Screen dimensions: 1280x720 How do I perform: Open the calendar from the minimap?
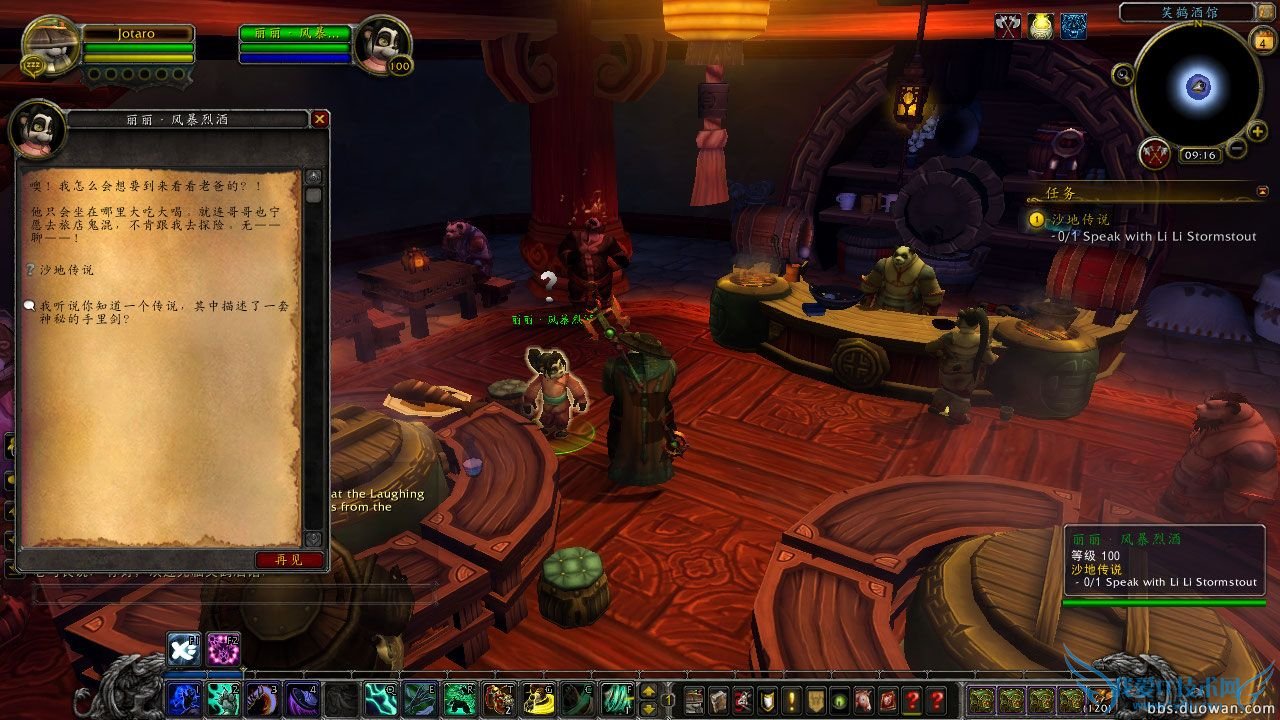[1261, 41]
